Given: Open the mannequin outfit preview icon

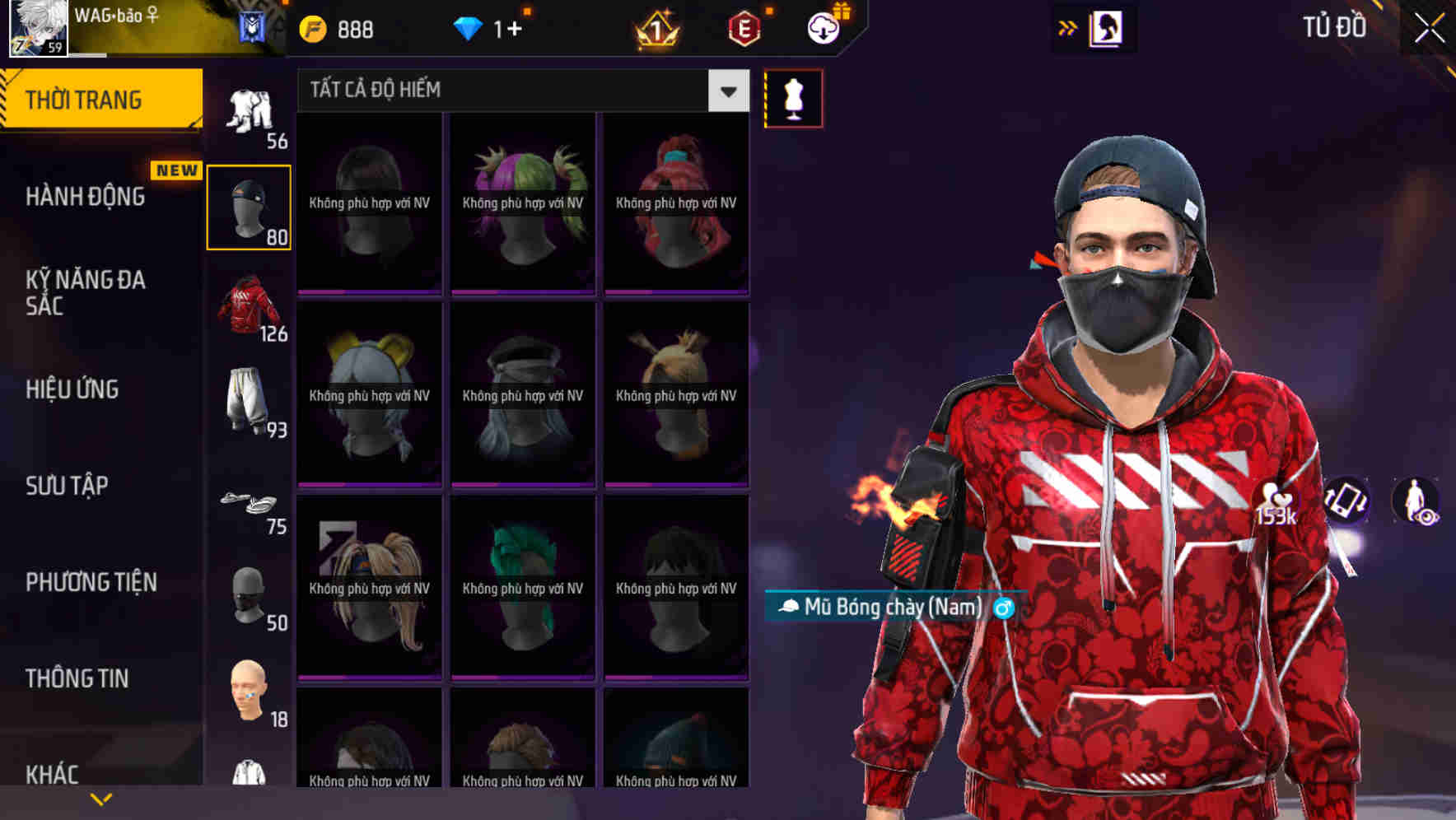Looking at the screenshot, I should pos(793,97).
